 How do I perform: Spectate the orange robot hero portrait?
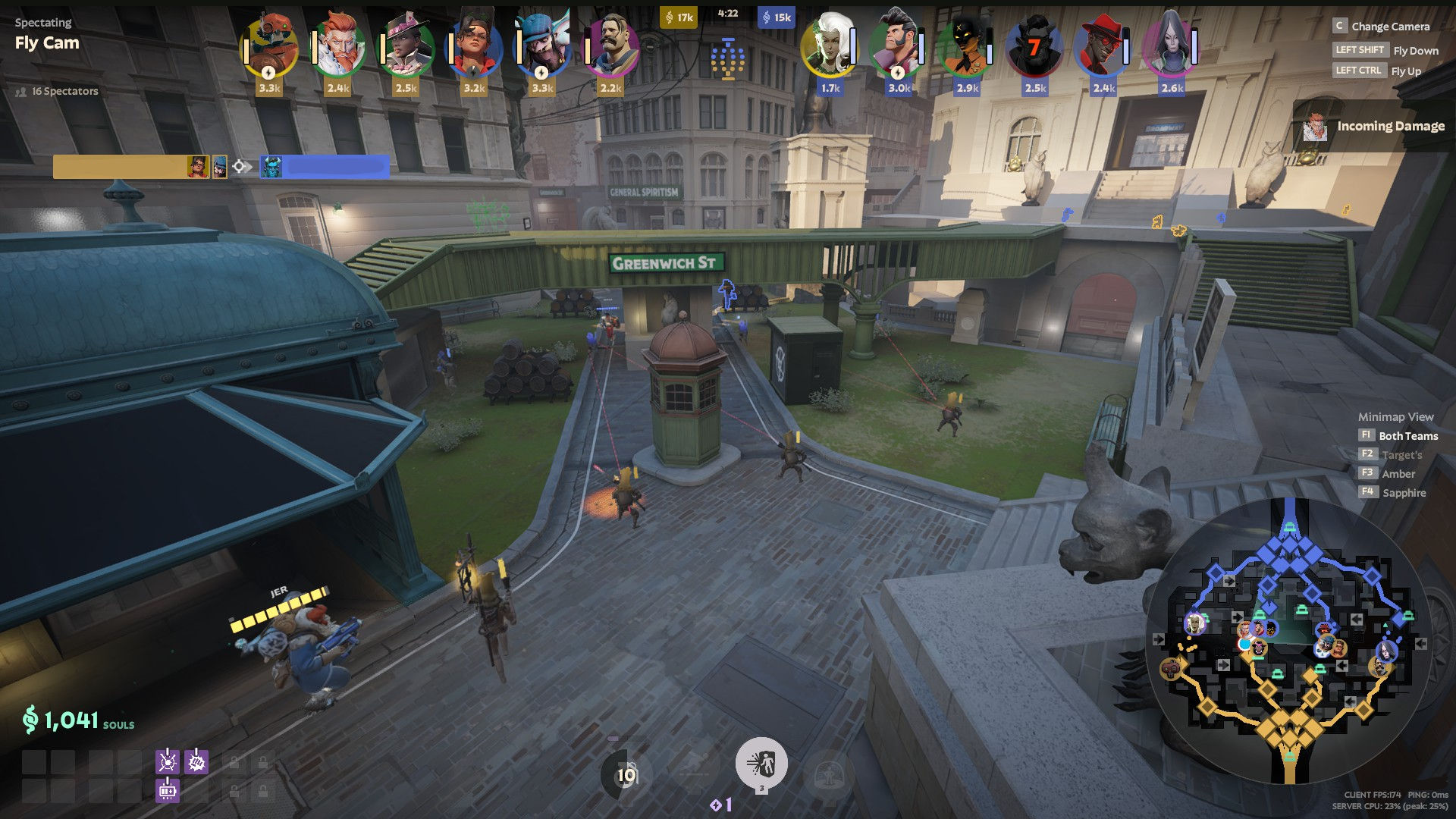[269, 48]
